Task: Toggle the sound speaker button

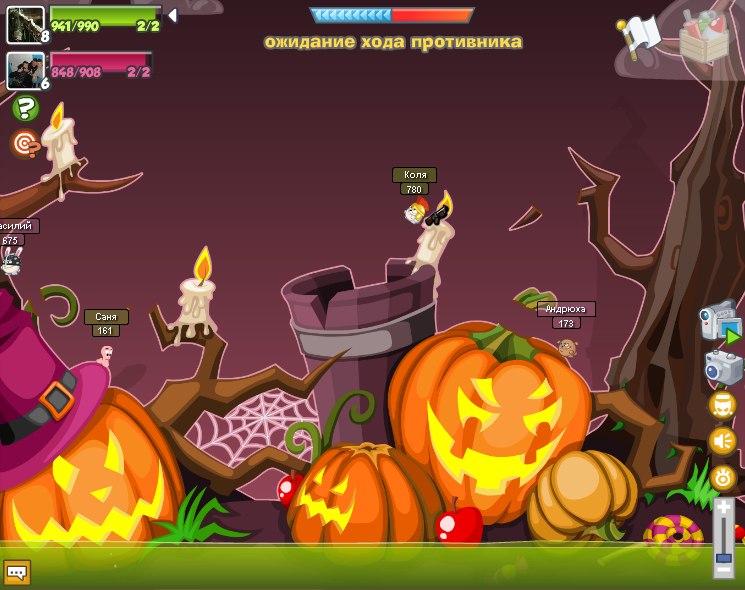Action: [x=722, y=441]
